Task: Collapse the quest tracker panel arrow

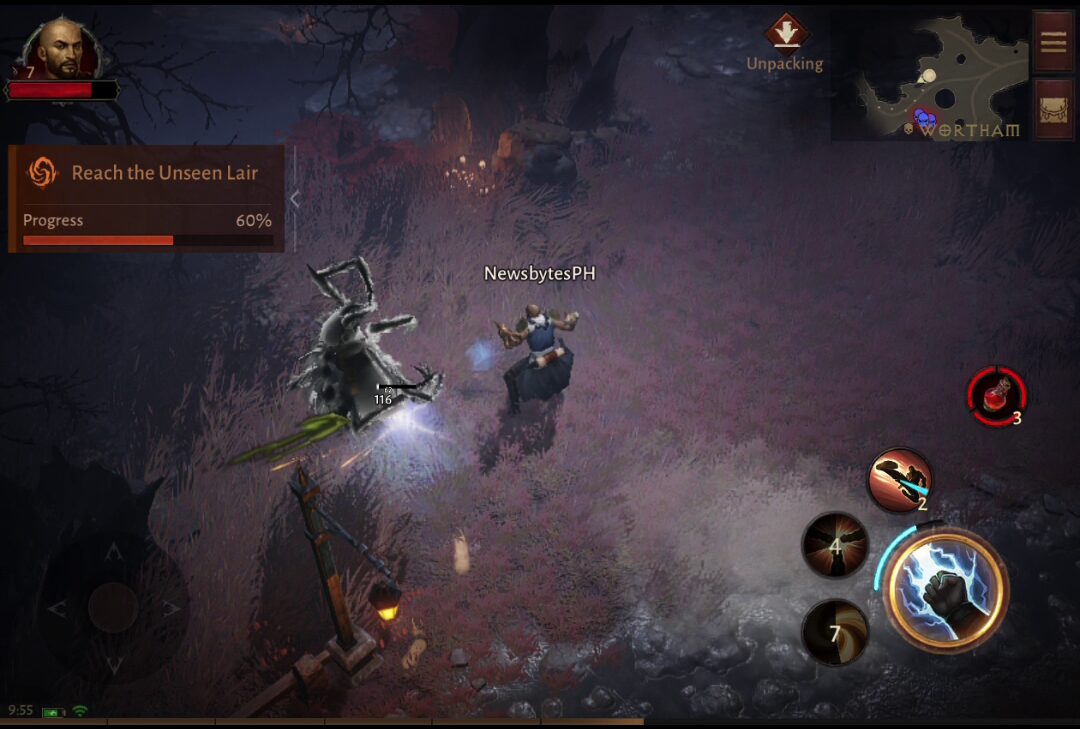Action: click(295, 198)
